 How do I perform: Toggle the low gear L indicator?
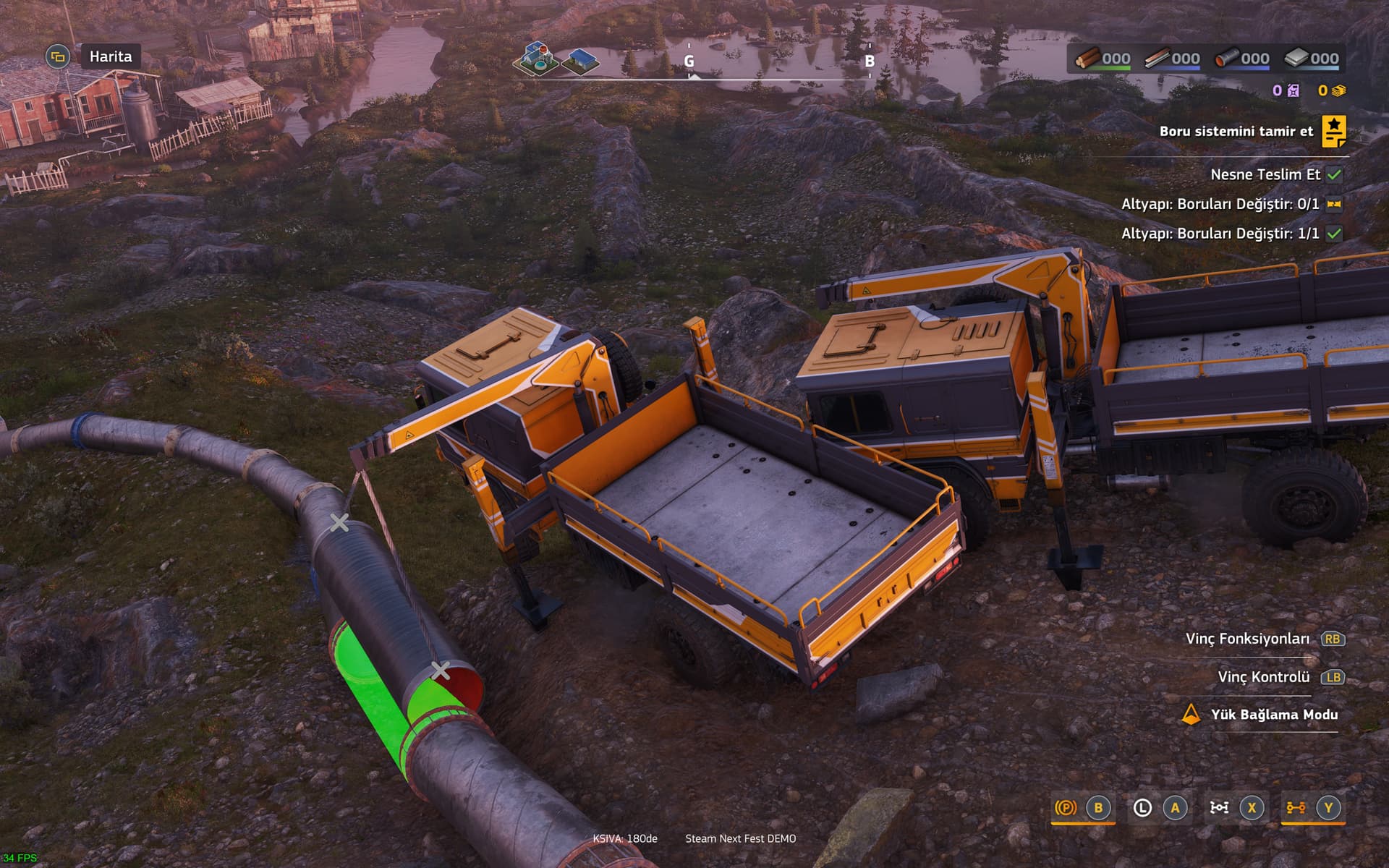point(1142,807)
